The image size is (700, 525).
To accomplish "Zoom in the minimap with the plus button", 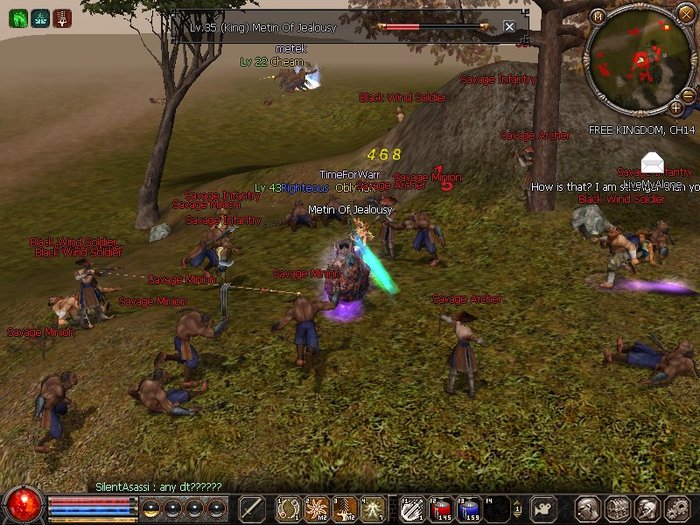I will [675, 106].
